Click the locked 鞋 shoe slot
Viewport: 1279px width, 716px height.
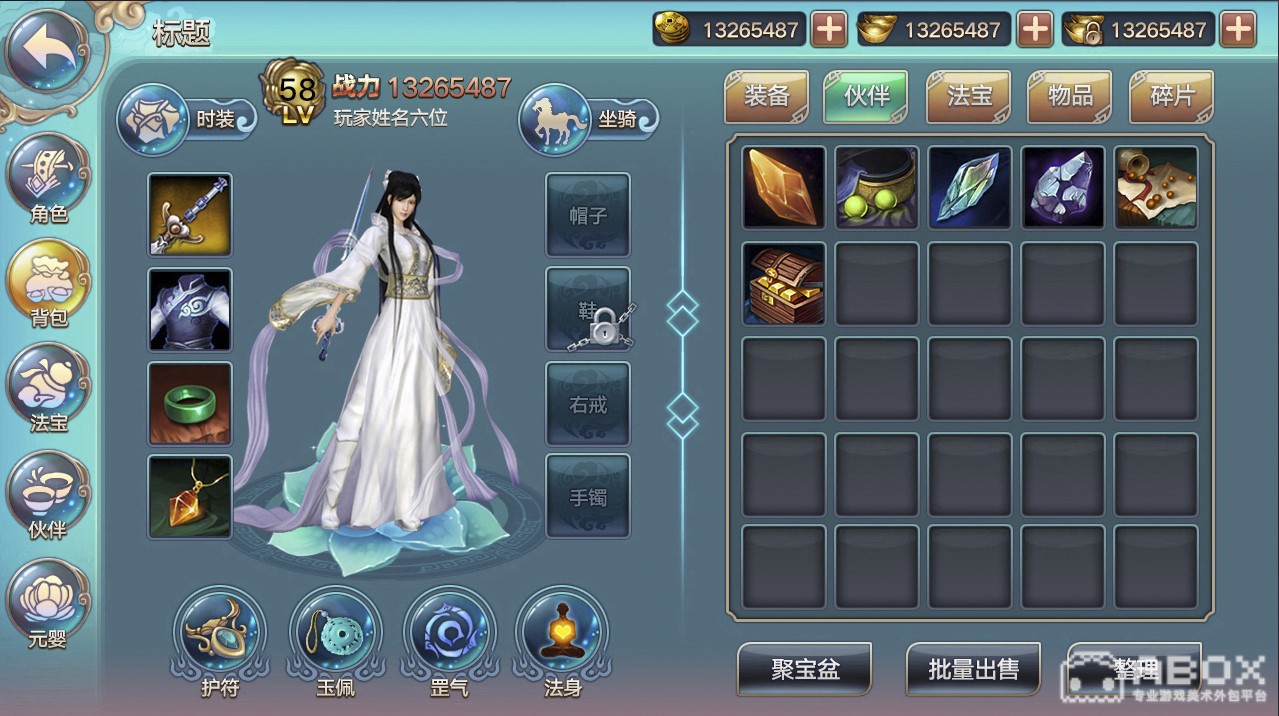point(588,310)
